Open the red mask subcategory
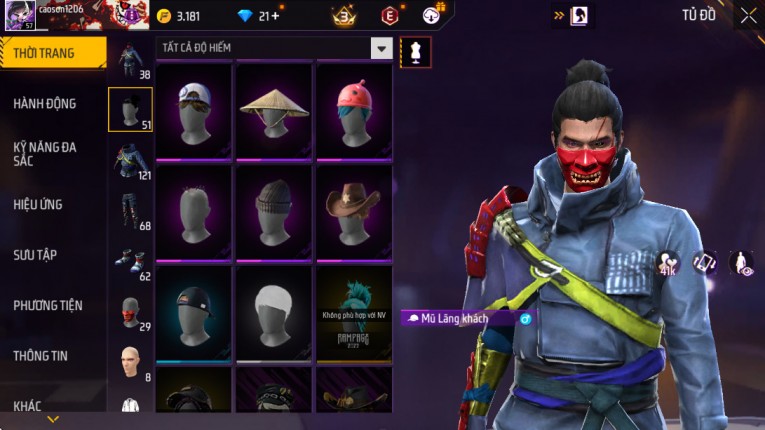Viewport: 765px width, 430px height. (130, 313)
